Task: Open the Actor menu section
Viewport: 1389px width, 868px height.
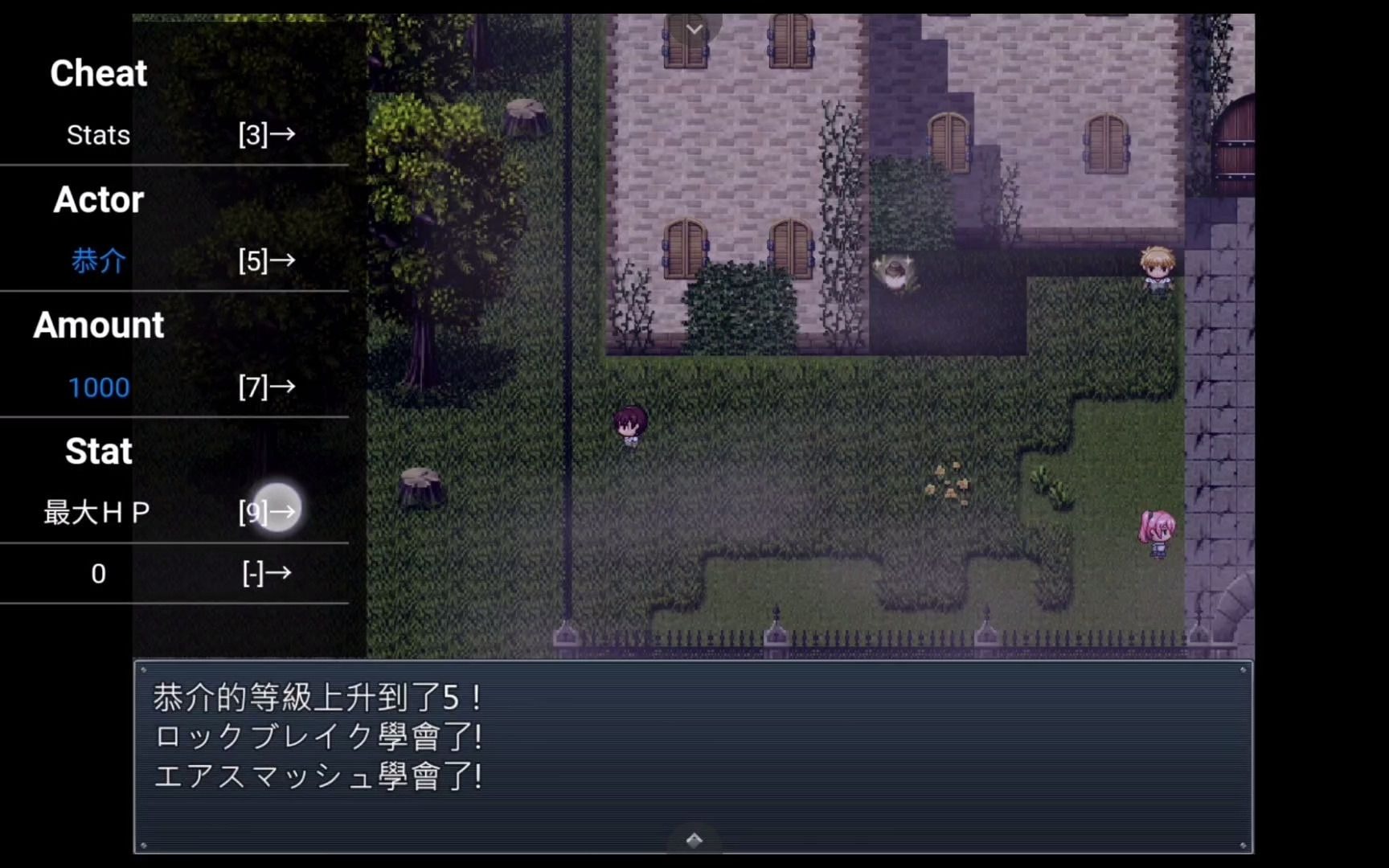Action: click(99, 199)
